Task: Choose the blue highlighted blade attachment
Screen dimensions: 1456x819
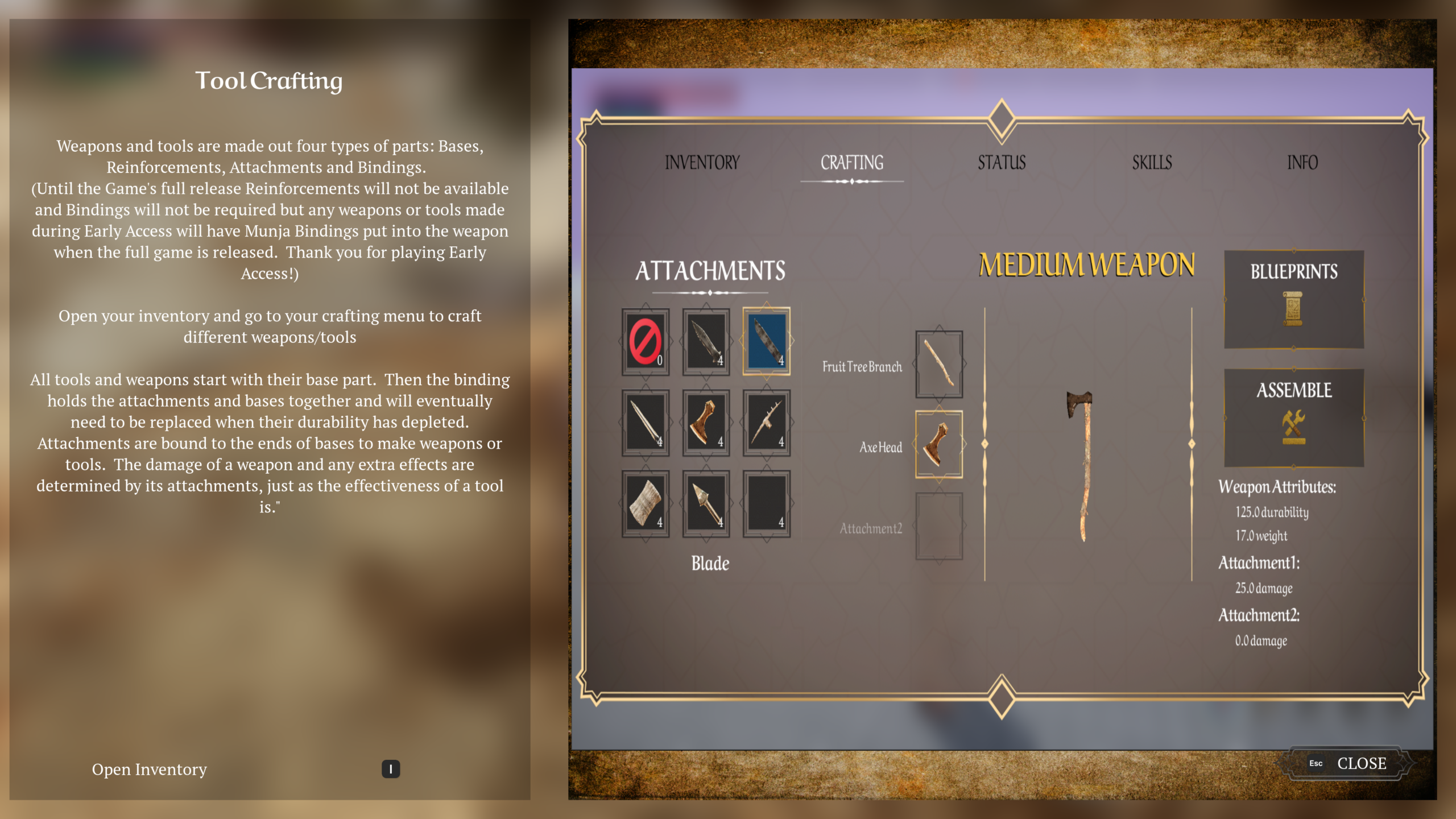Action: pos(766,341)
